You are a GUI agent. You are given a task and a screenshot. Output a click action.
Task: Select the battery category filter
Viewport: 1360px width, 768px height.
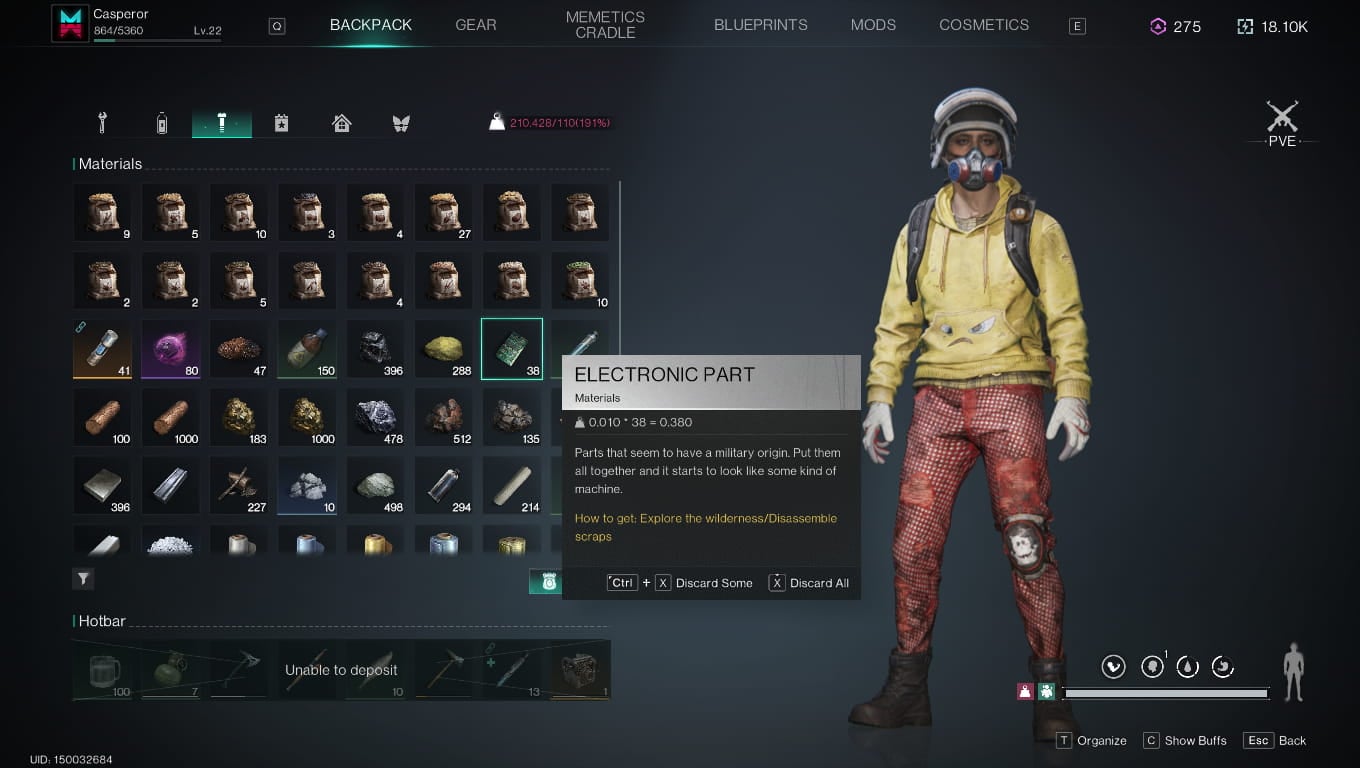coord(162,123)
